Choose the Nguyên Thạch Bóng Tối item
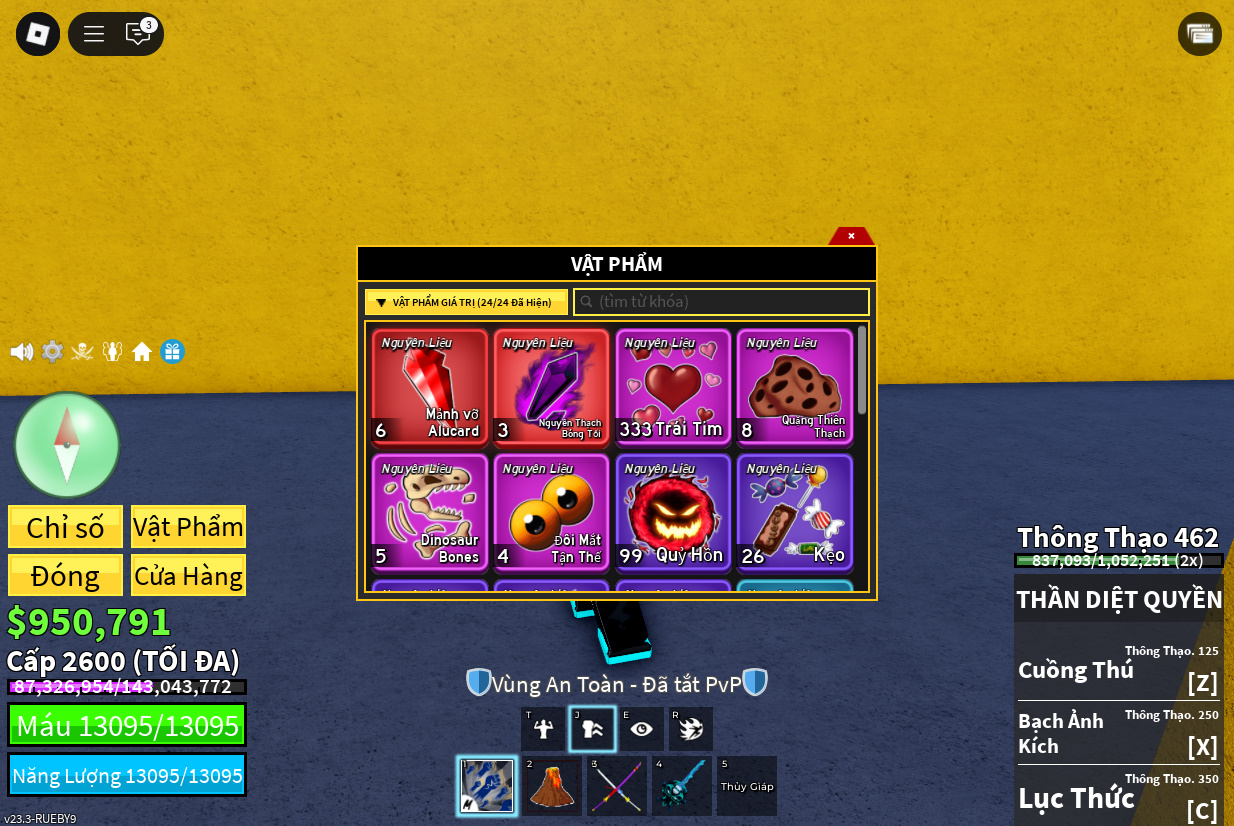 pyautogui.click(x=551, y=386)
